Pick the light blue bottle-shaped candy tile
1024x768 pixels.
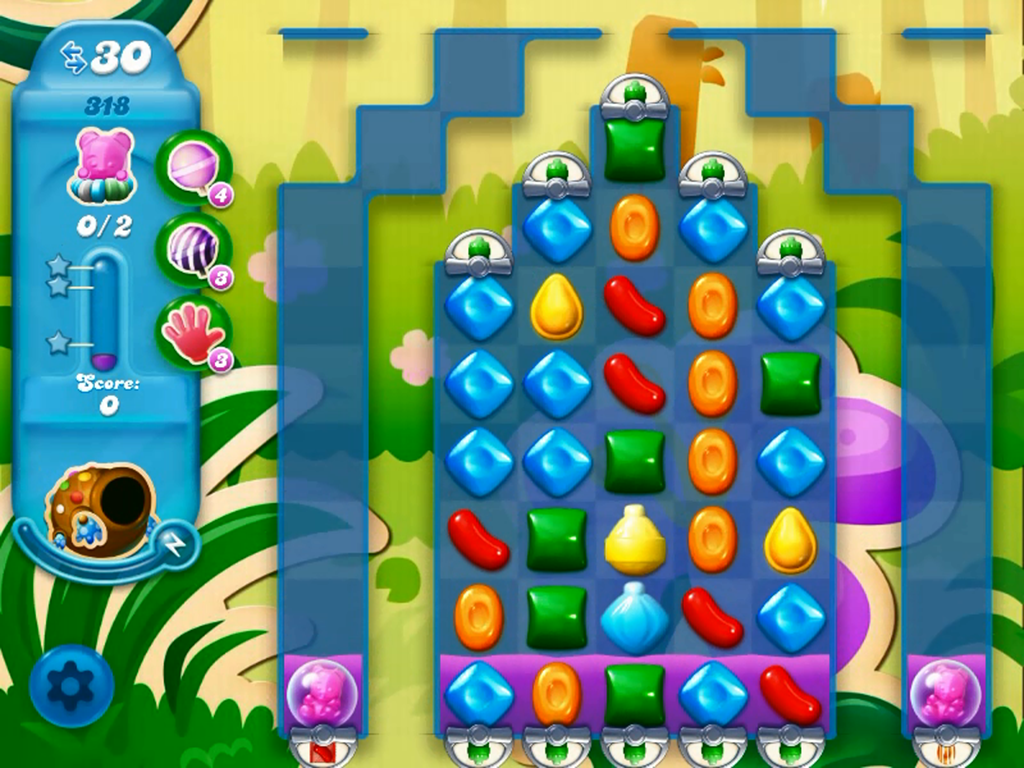pyautogui.click(x=634, y=617)
